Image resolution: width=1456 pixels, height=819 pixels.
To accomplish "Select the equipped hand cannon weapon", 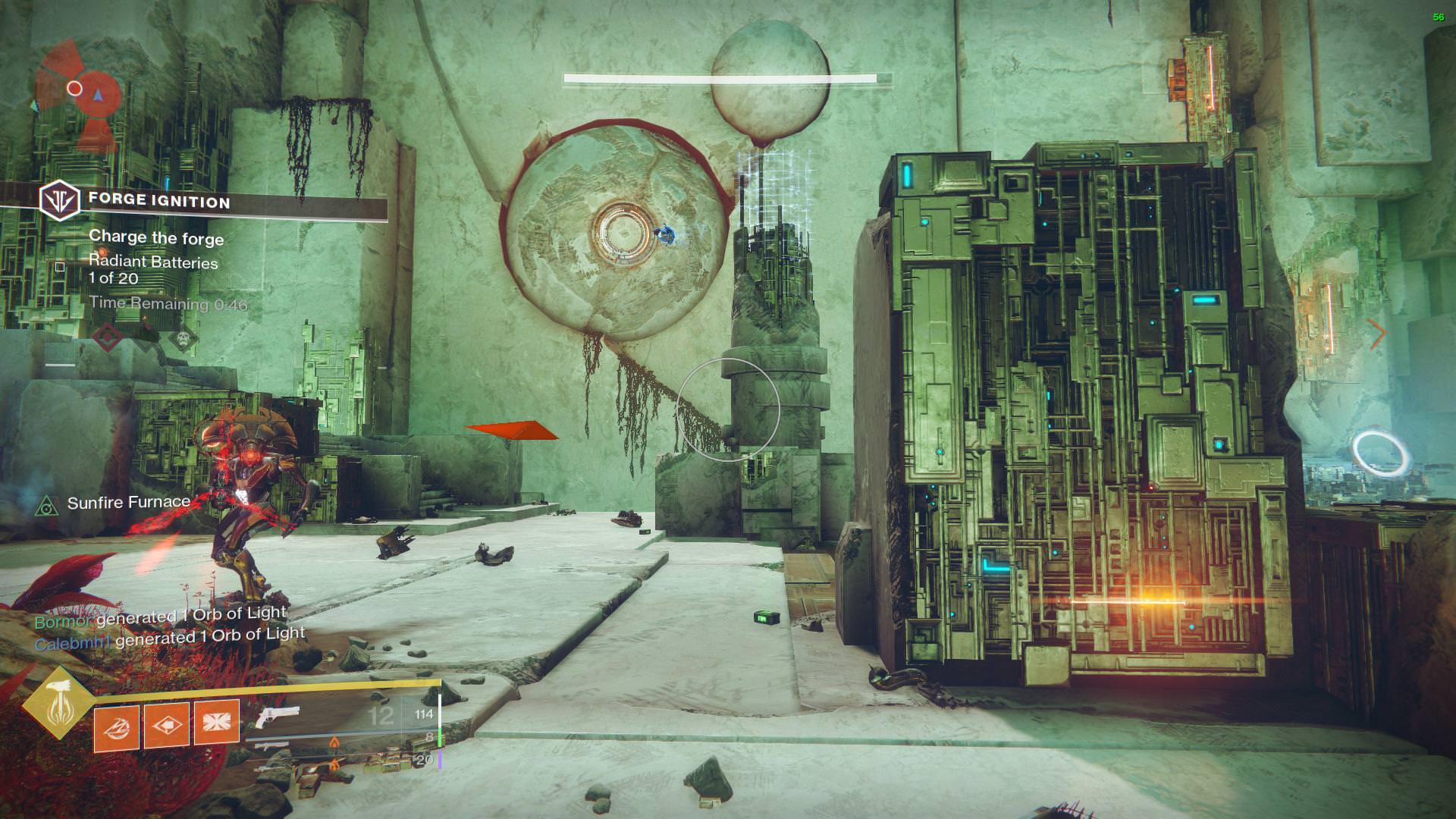I will [276, 715].
